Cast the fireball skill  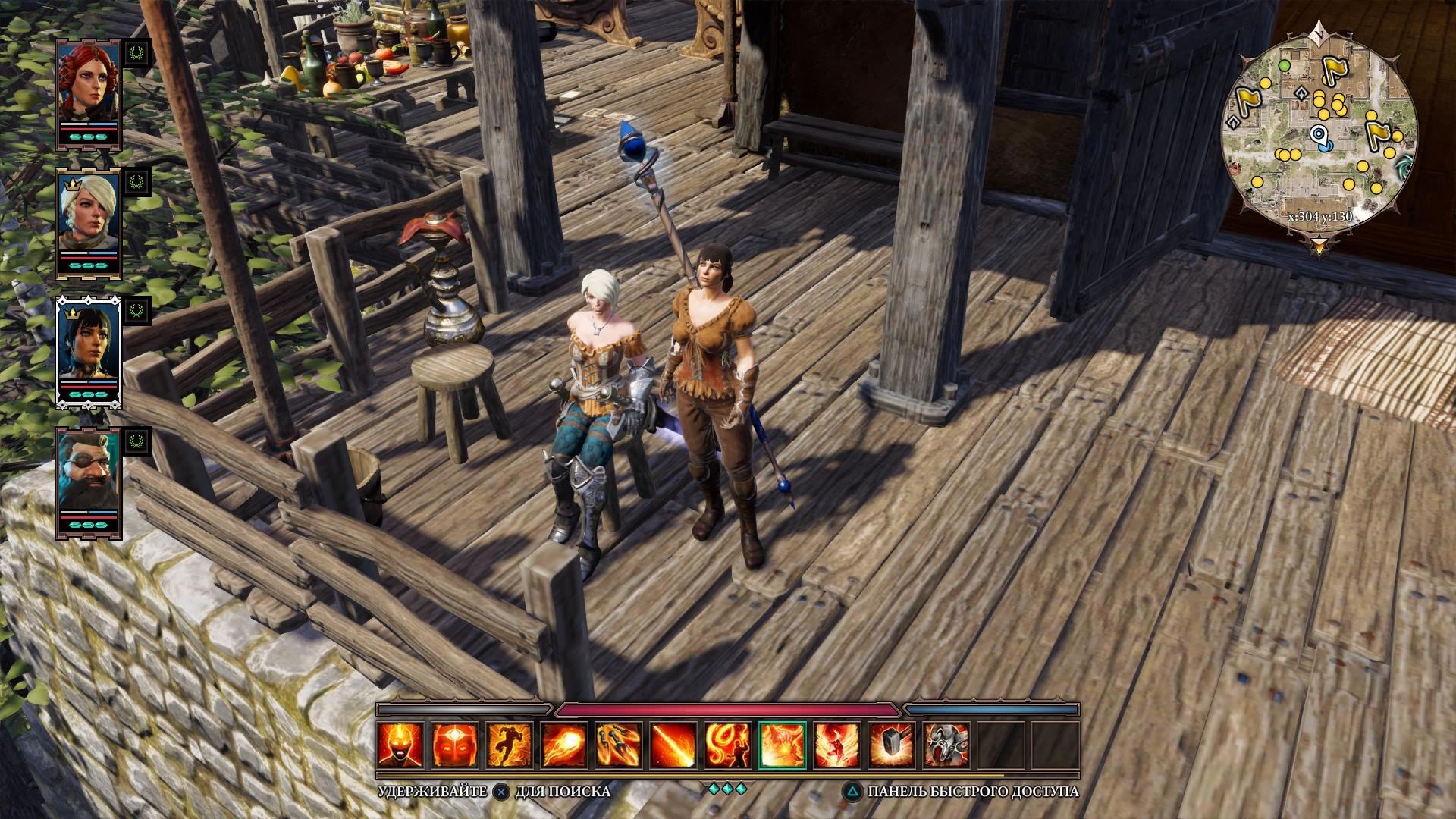click(564, 745)
